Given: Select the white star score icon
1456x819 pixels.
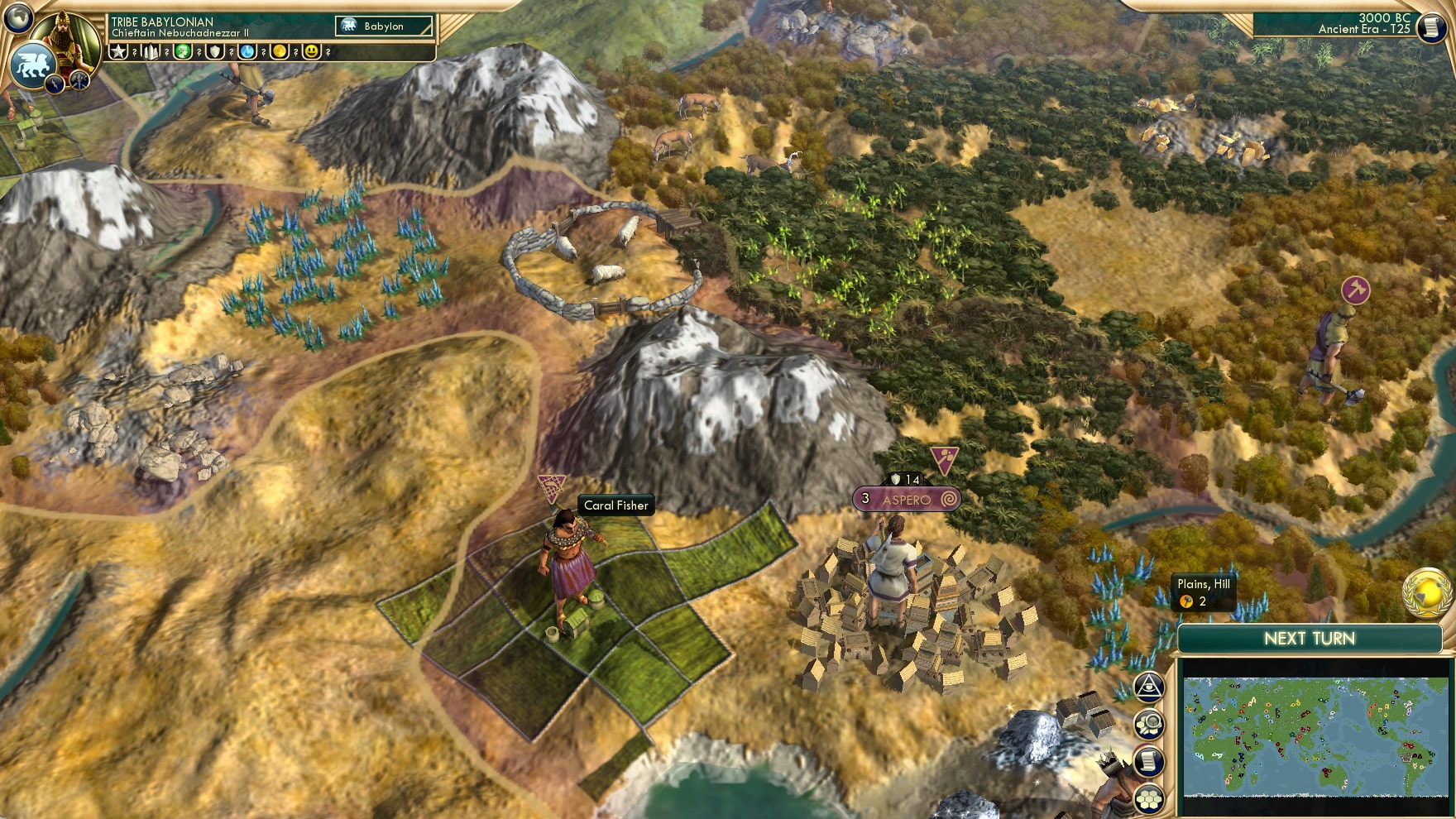Looking at the screenshot, I should pyautogui.click(x=119, y=51).
